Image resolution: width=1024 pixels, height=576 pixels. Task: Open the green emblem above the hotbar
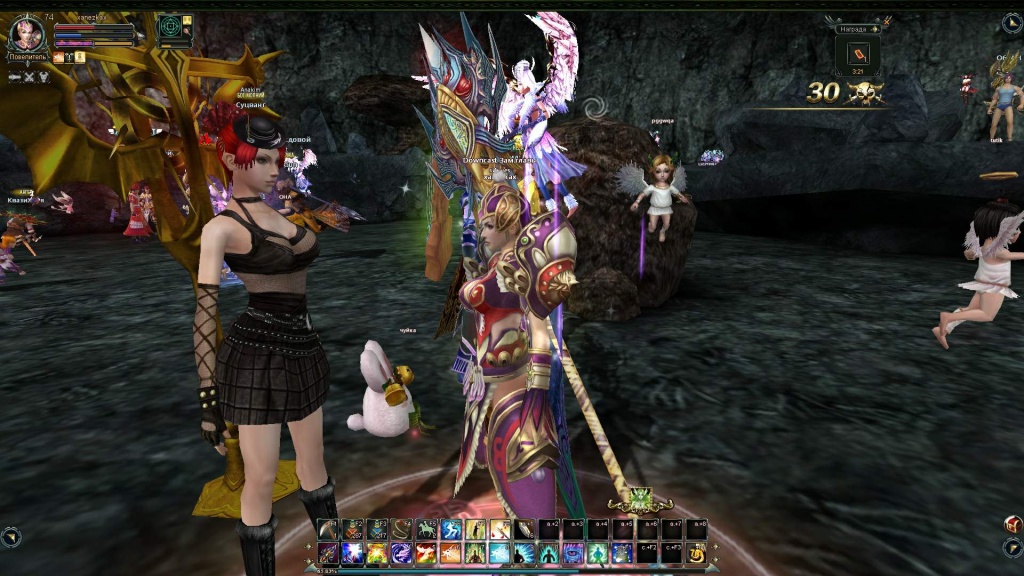click(x=640, y=496)
